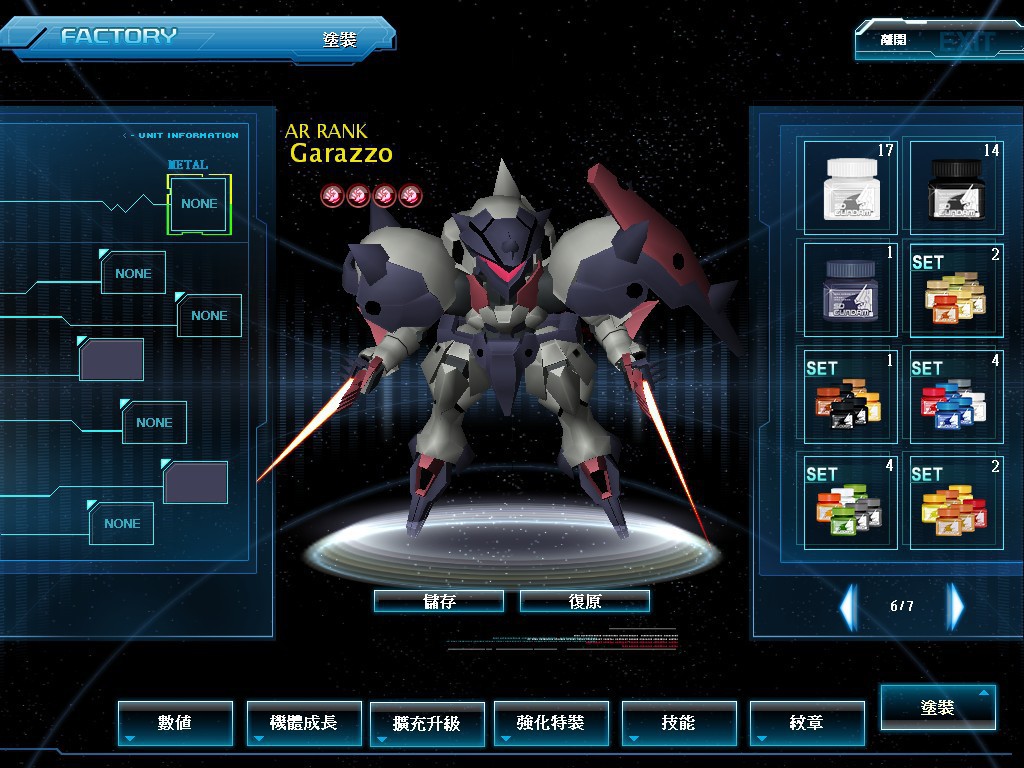Choose the black paint bottle
Screen dimensions: 1024x768
(x=954, y=186)
